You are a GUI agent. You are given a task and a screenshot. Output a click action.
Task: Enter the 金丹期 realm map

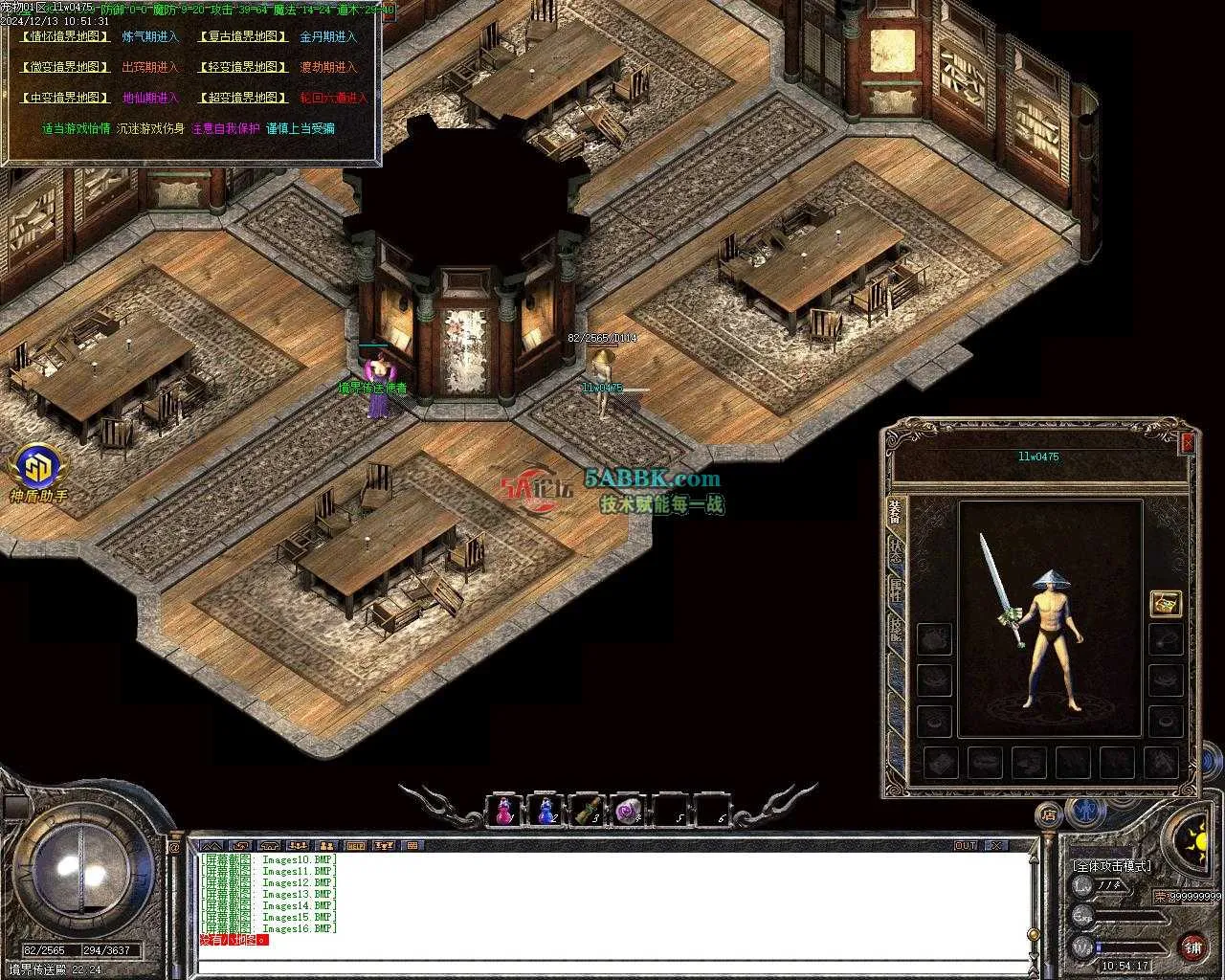click(328, 36)
